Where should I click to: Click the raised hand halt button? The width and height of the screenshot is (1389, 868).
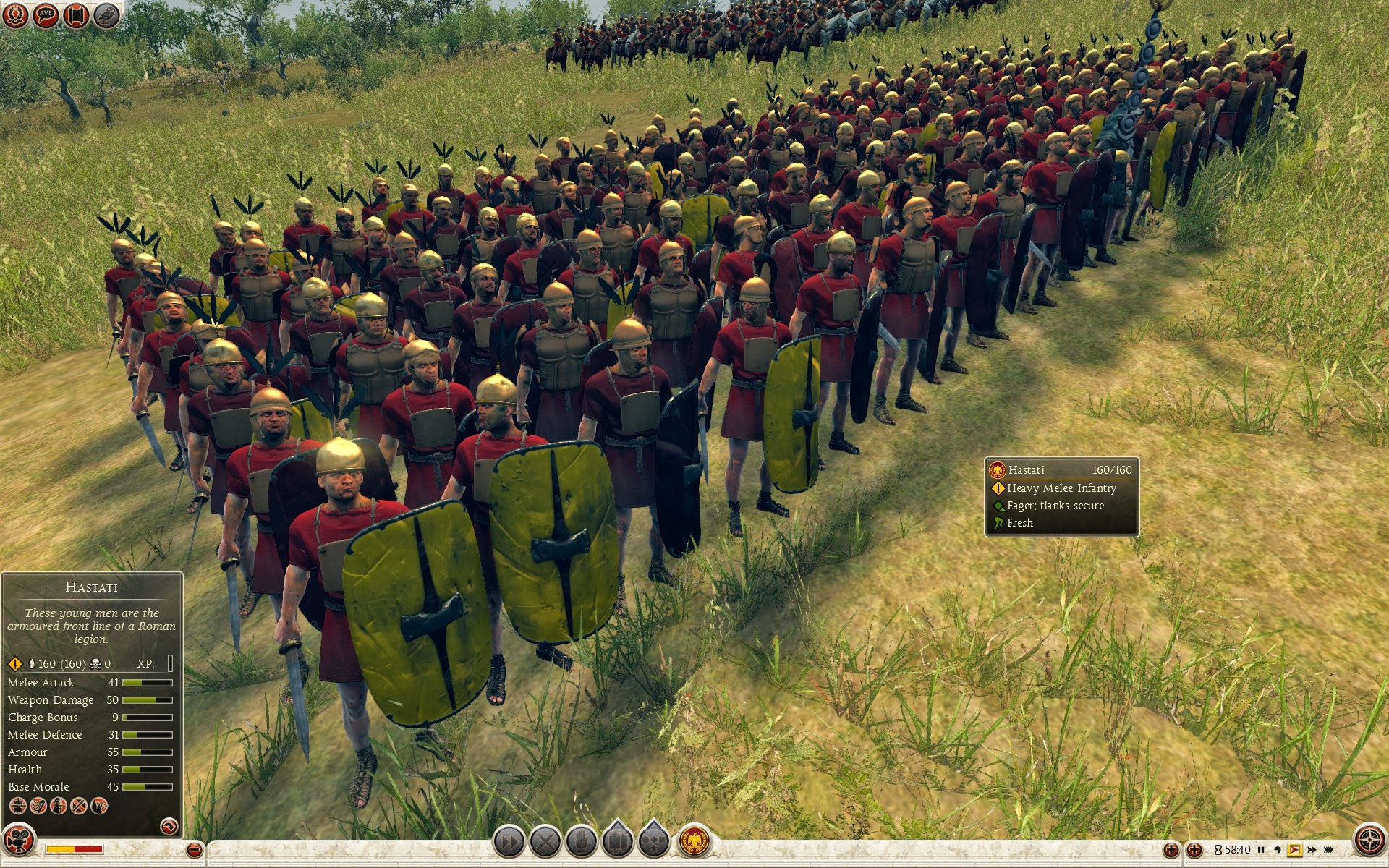pyautogui.click(x=582, y=841)
